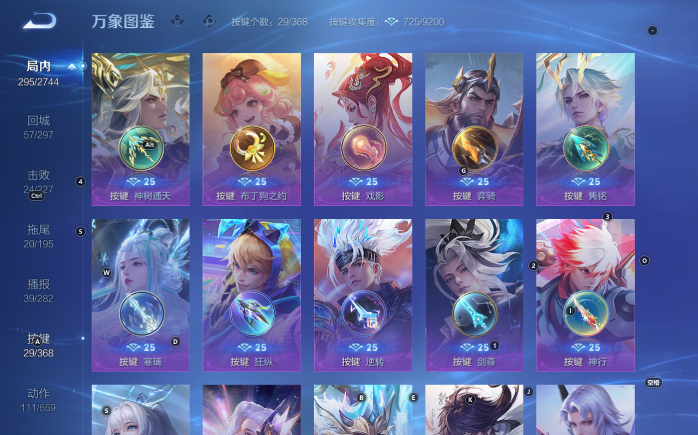The width and height of the screenshot is (698, 435).
Task: Select the 弃骑 button skin card
Action: coord(474,128)
